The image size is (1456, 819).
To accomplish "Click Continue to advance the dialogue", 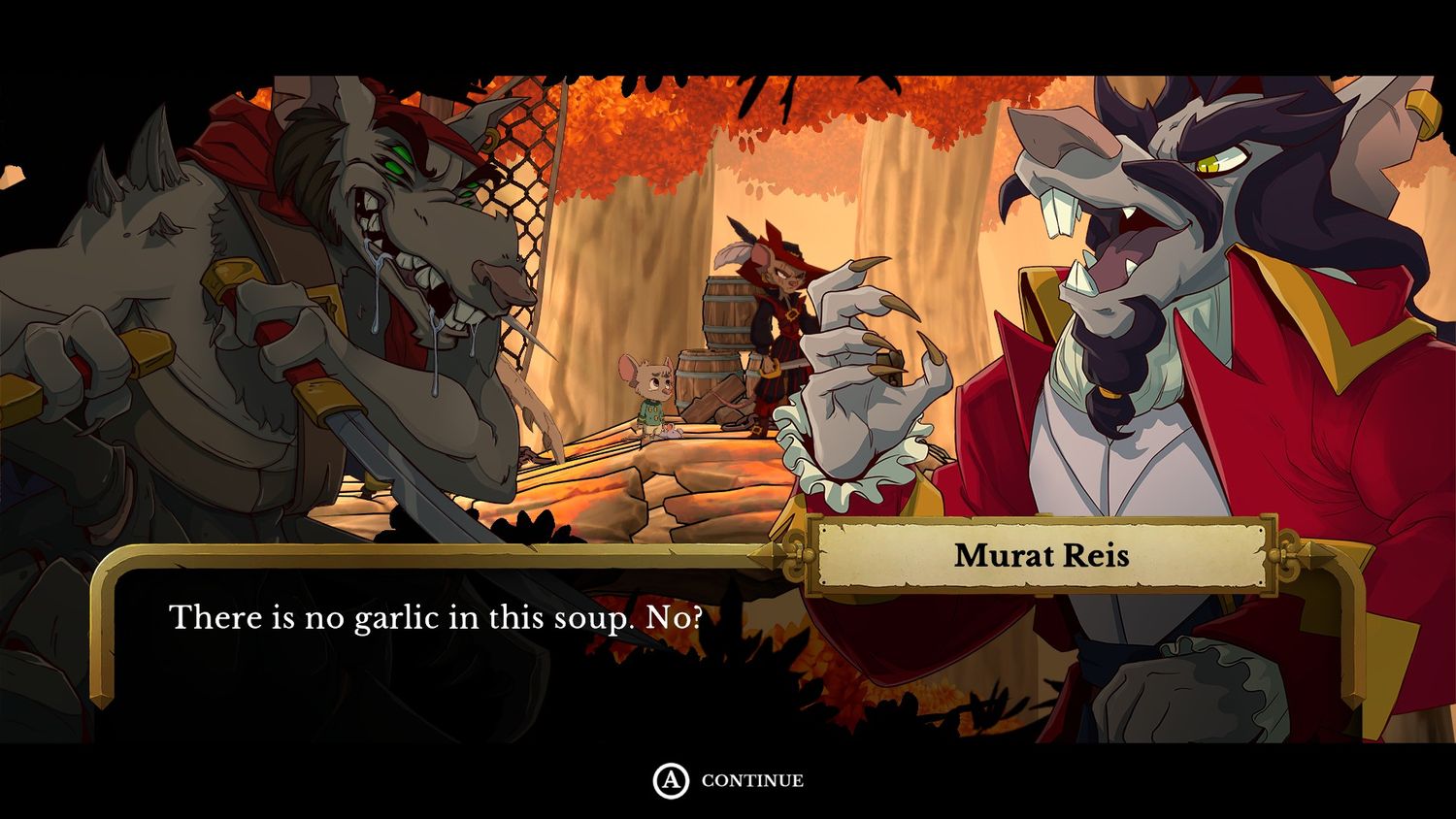I will click(x=729, y=780).
